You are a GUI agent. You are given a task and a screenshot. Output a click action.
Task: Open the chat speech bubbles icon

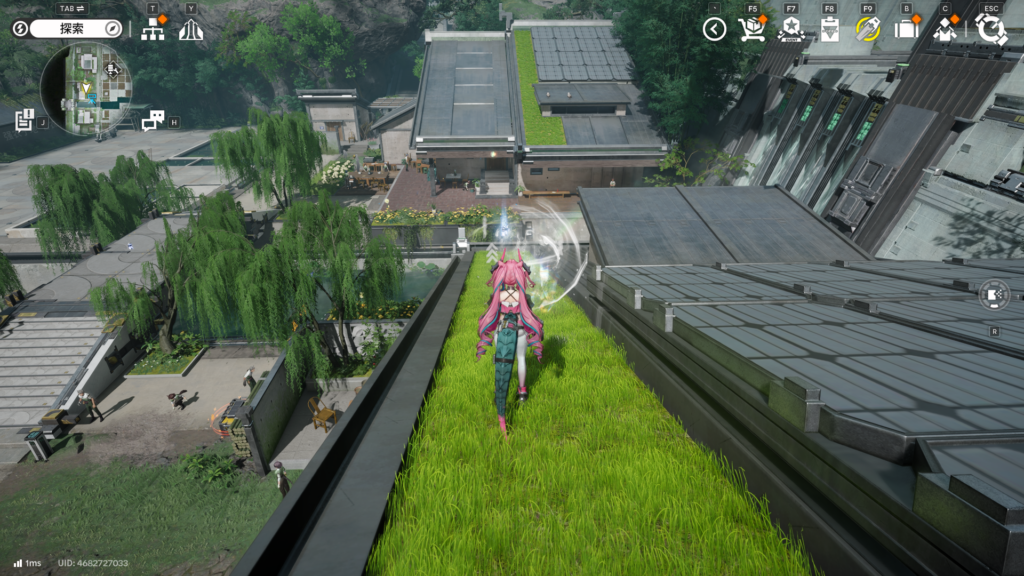coord(152,121)
